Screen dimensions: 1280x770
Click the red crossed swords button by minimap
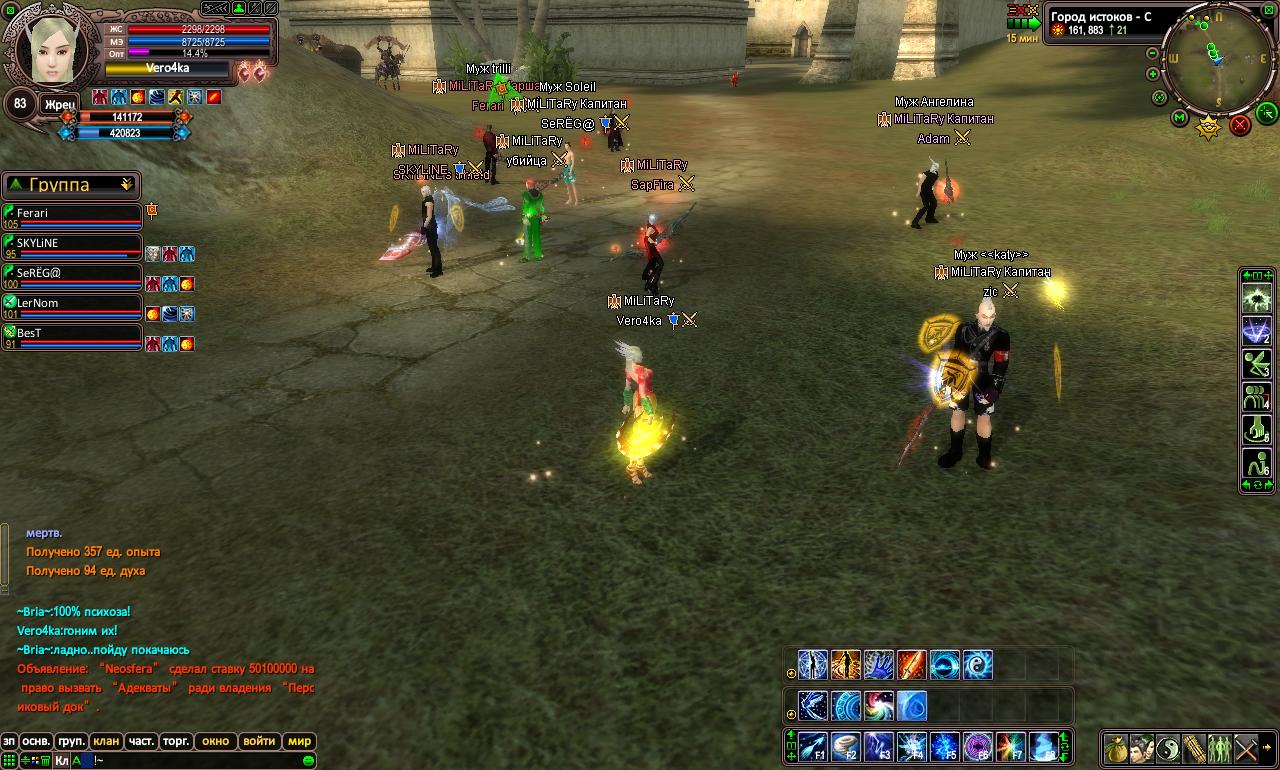[x=1240, y=125]
